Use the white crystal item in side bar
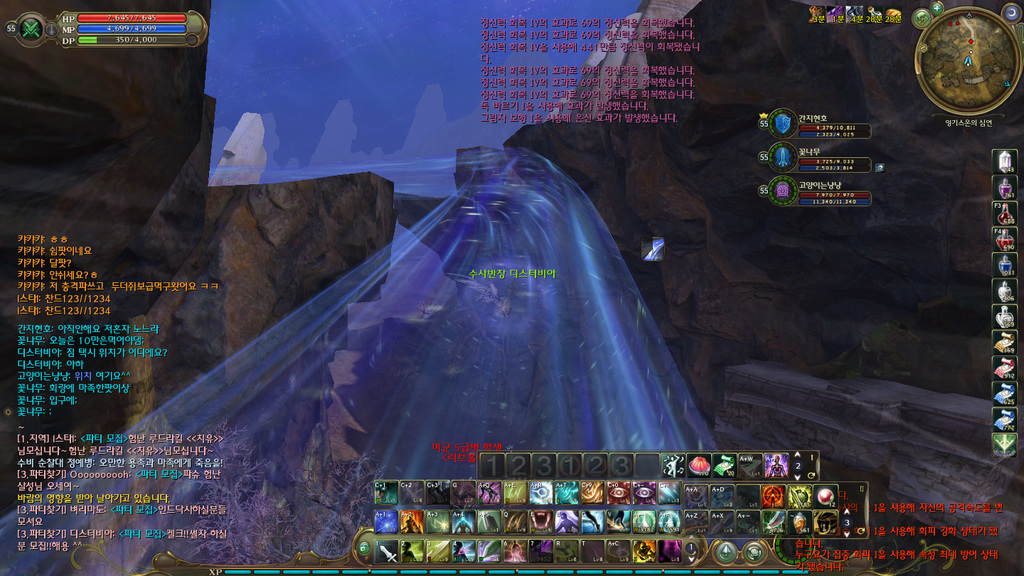 1005,161
